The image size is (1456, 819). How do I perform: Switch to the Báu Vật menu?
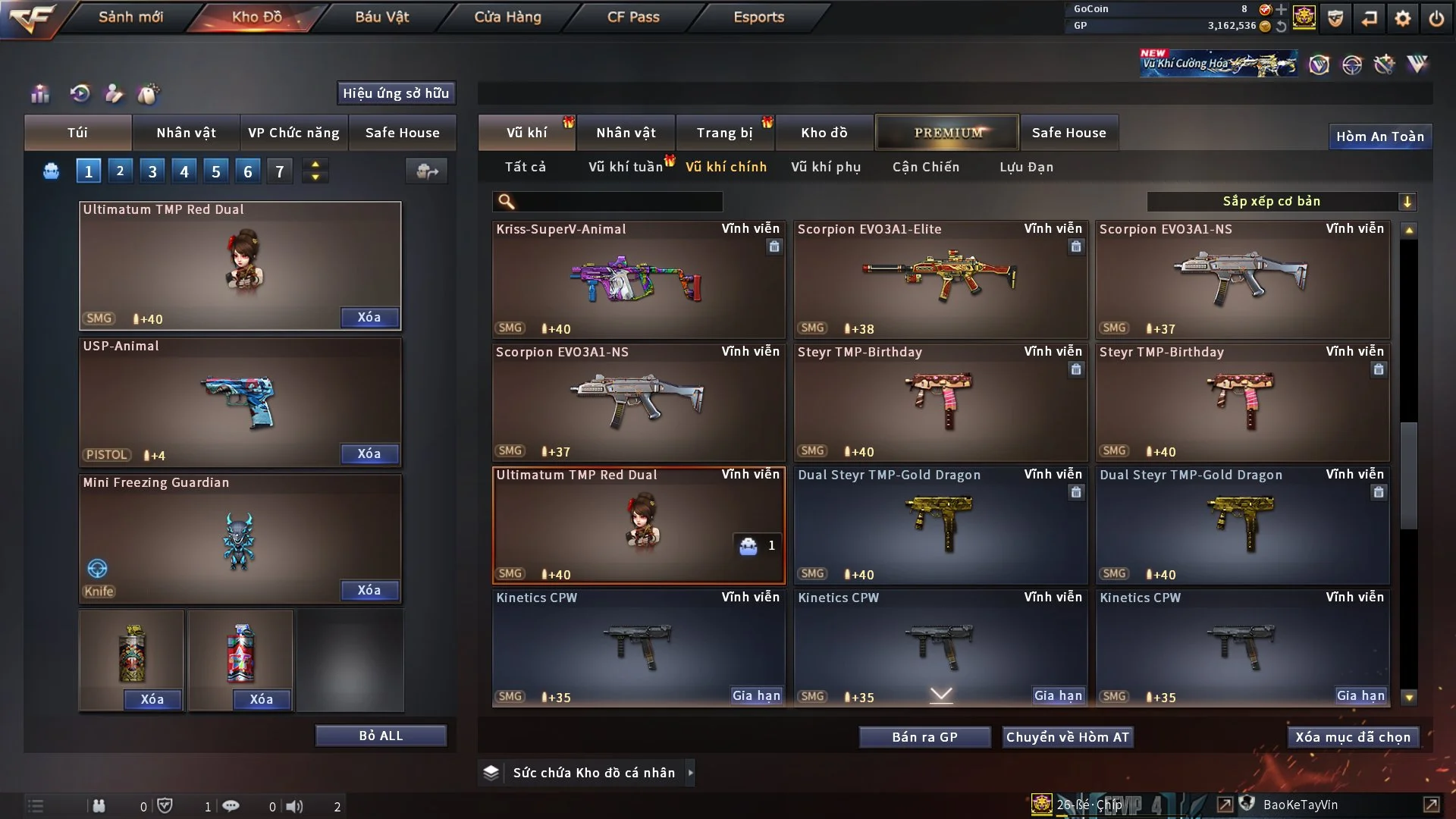click(x=381, y=17)
